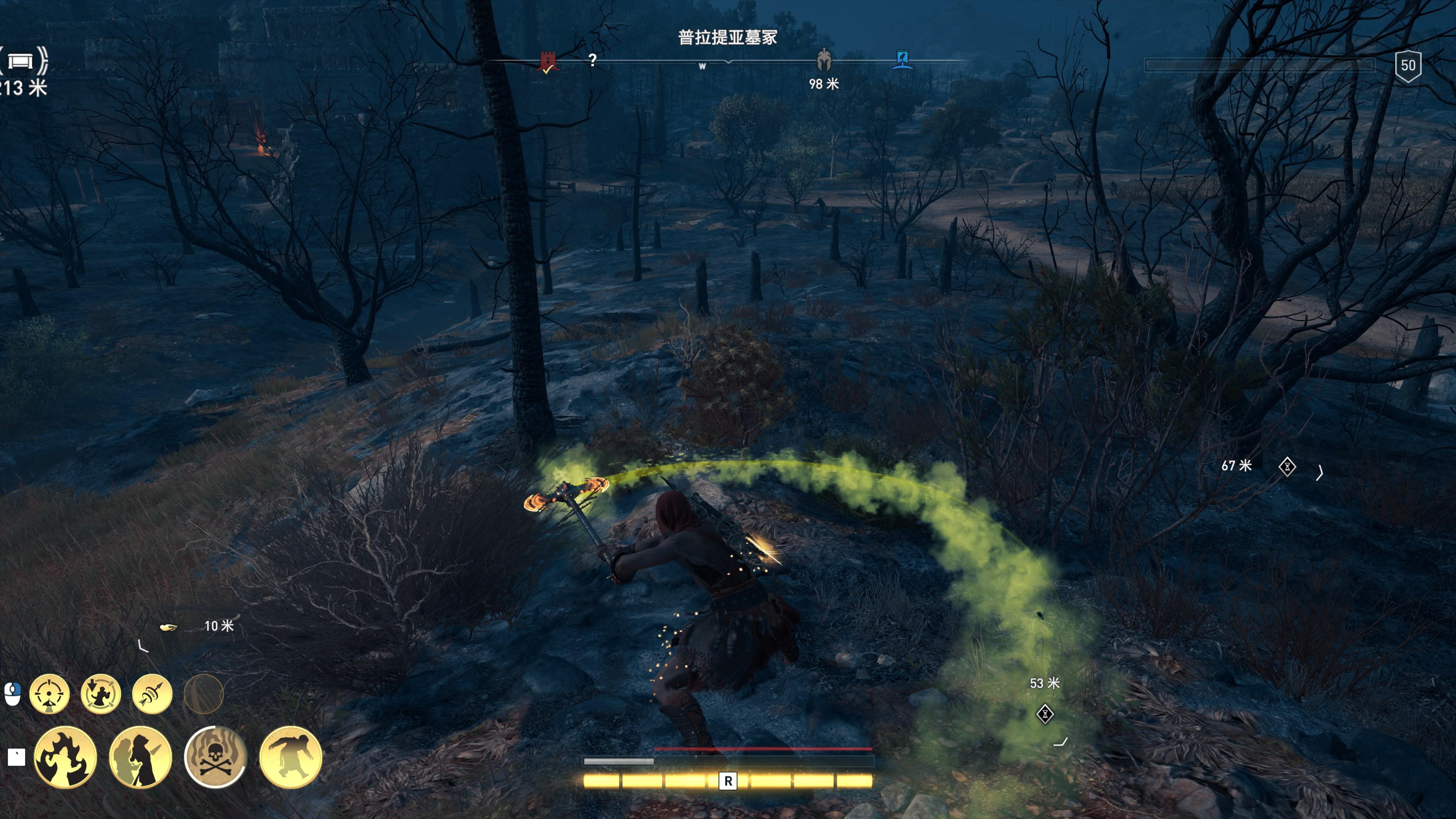Use the lunging figure ability

tap(290, 757)
